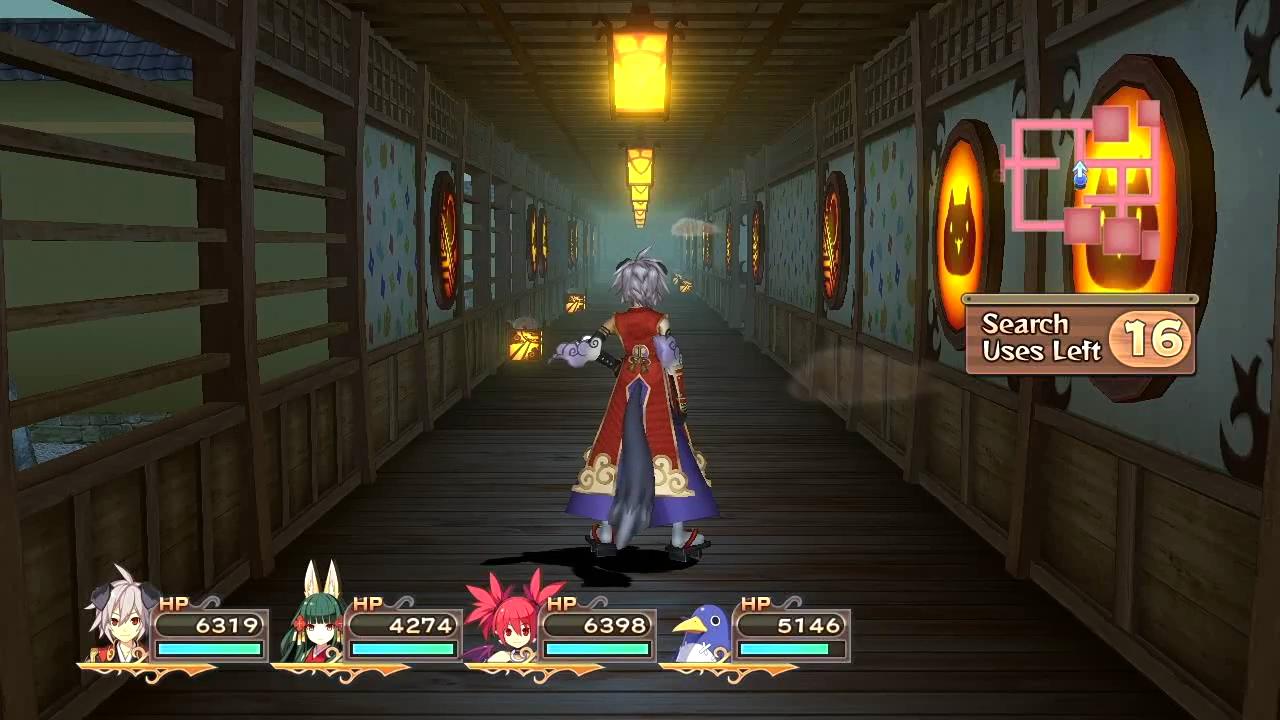The image size is (1280, 720).
Task: Toggle the Search Uses Left counter panel
Action: pos(1080,338)
